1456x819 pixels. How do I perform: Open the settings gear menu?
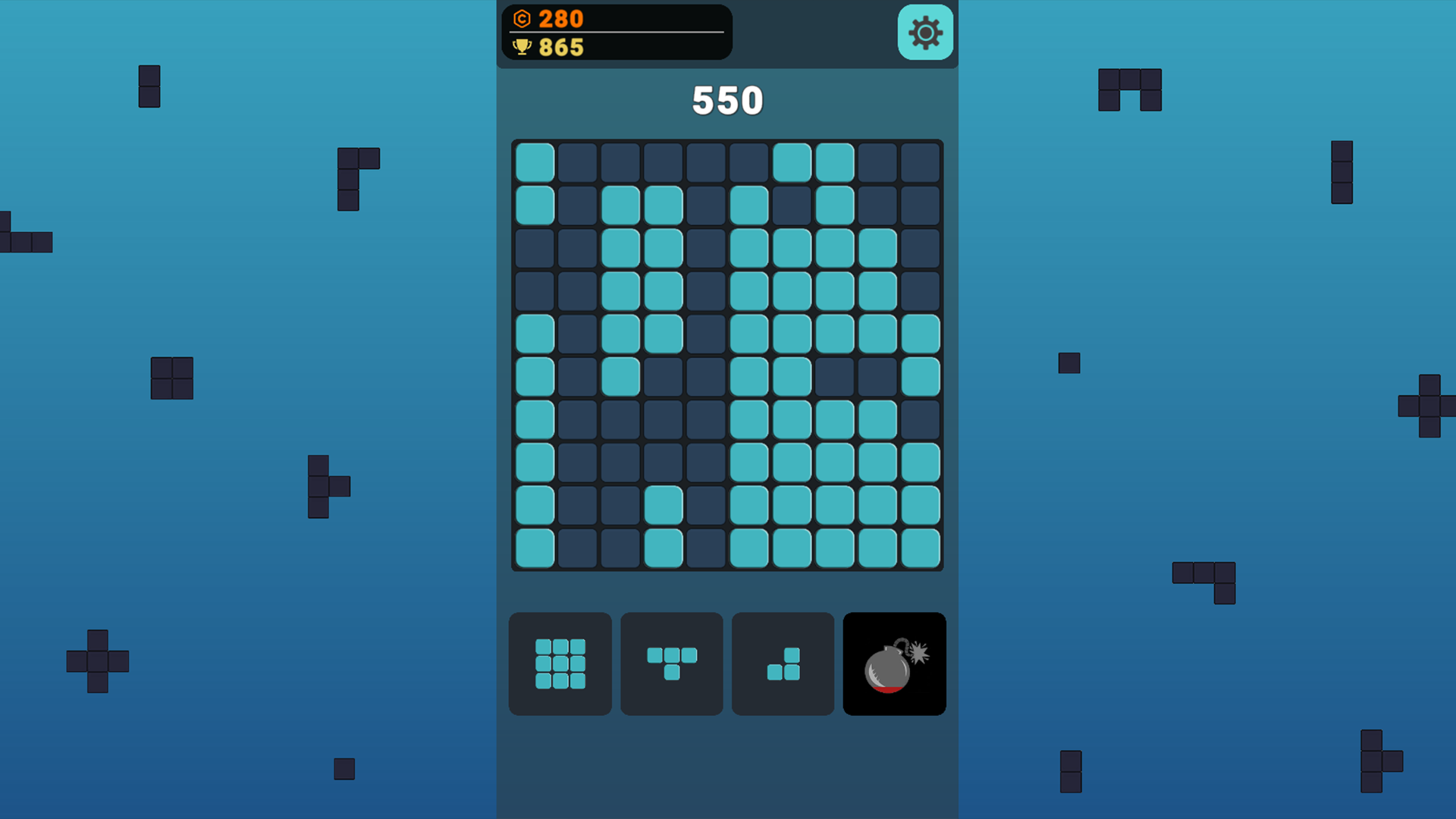pos(924,33)
